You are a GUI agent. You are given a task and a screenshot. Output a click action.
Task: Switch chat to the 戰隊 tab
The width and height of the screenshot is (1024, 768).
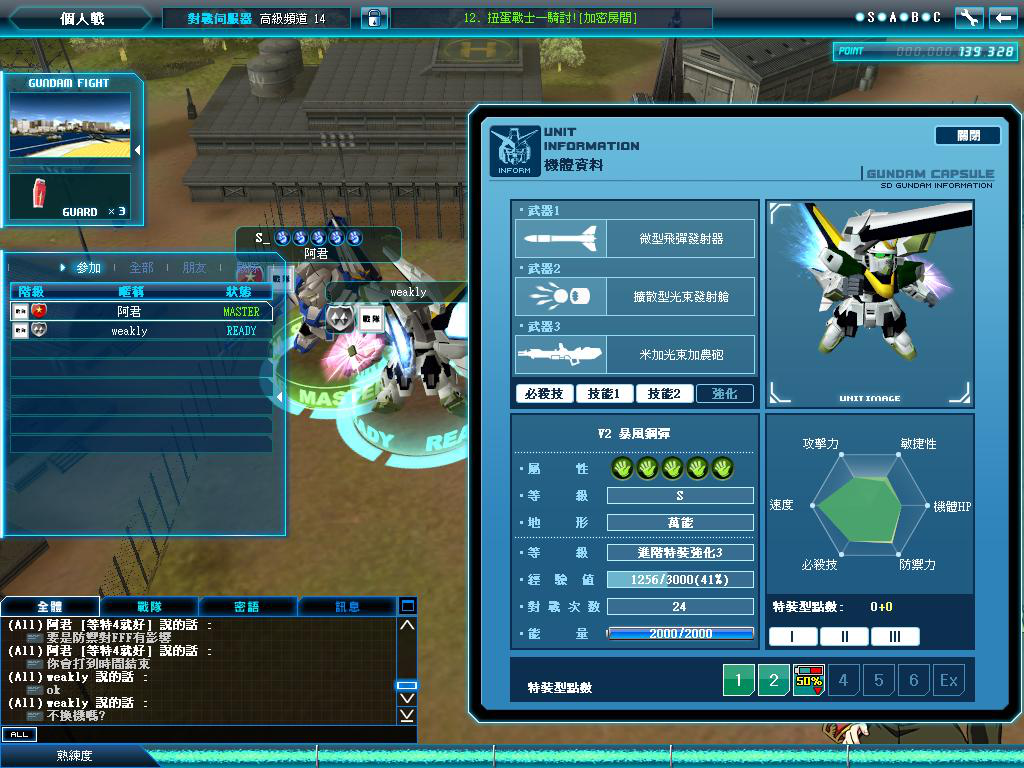click(149, 606)
